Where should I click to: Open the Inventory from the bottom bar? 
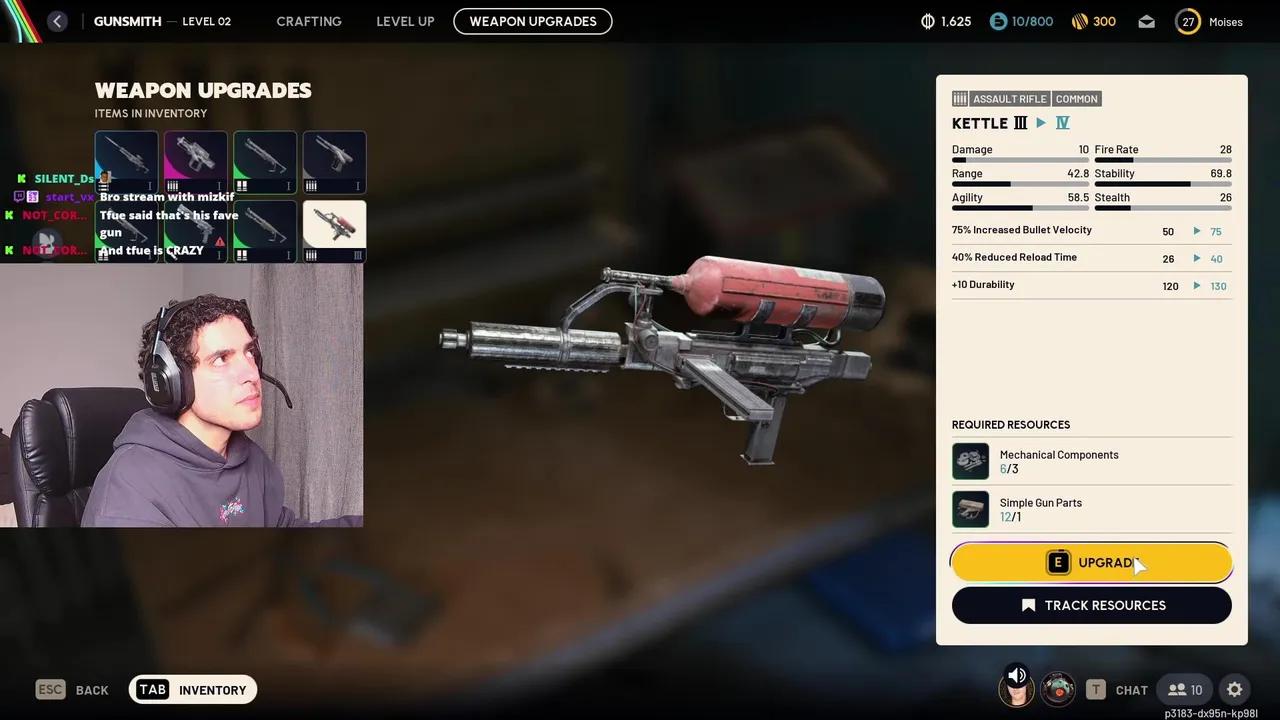point(193,690)
